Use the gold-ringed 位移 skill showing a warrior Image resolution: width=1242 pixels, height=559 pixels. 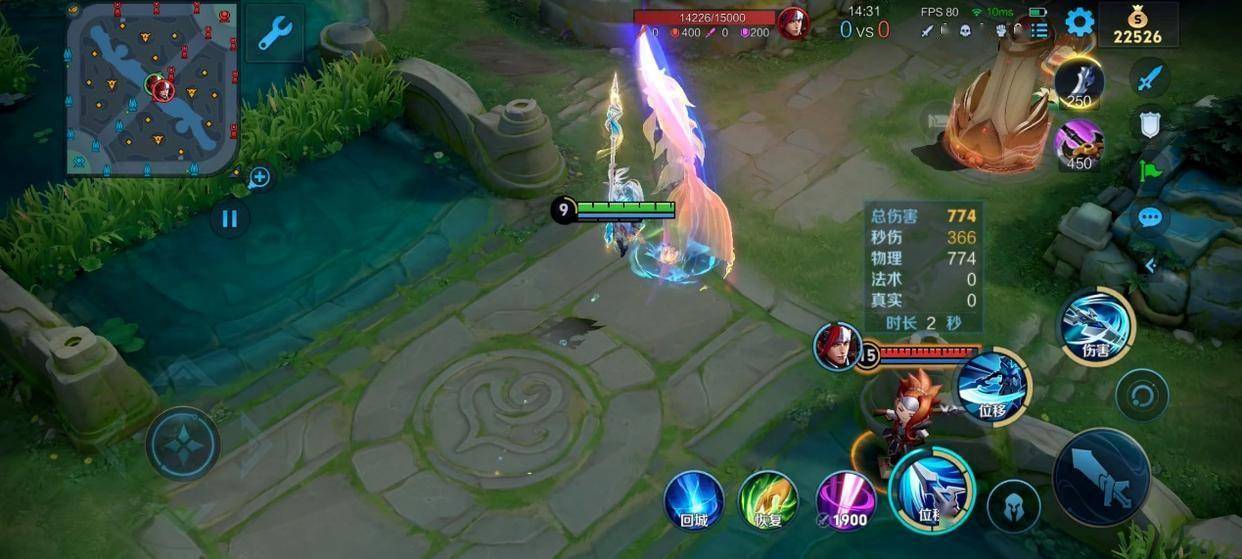(993, 386)
